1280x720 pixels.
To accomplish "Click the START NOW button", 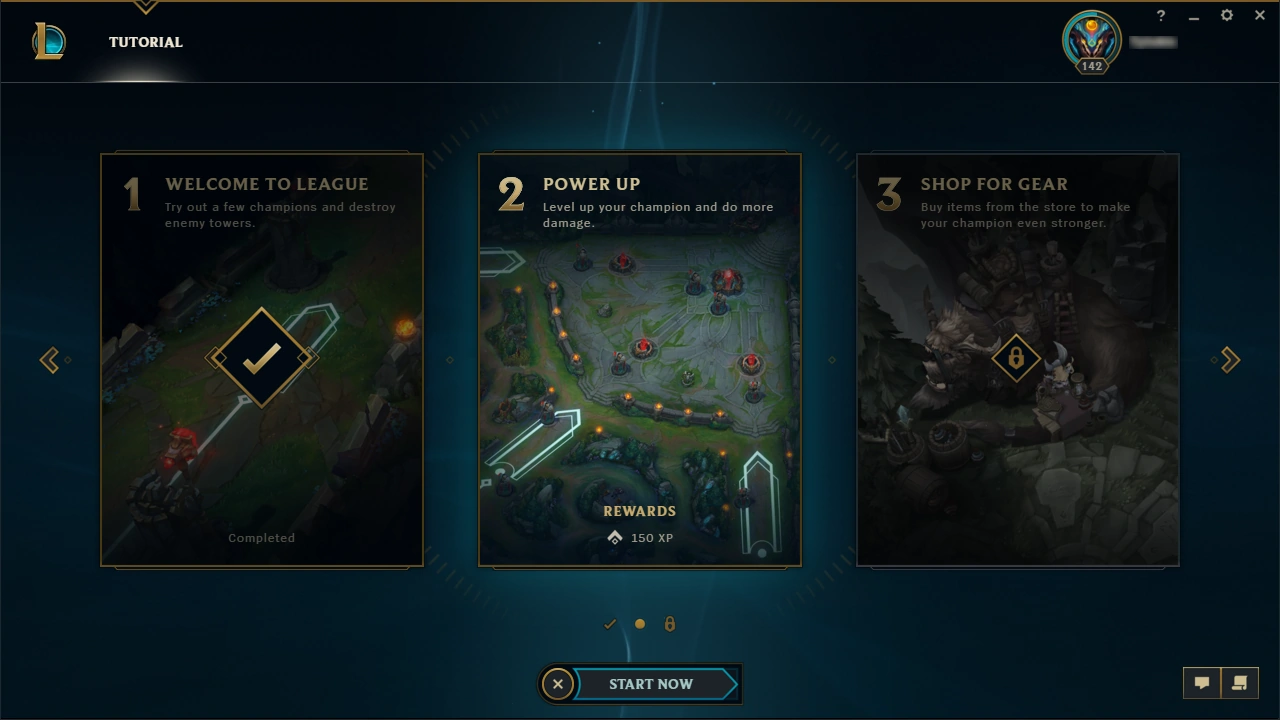I will tap(651, 684).
